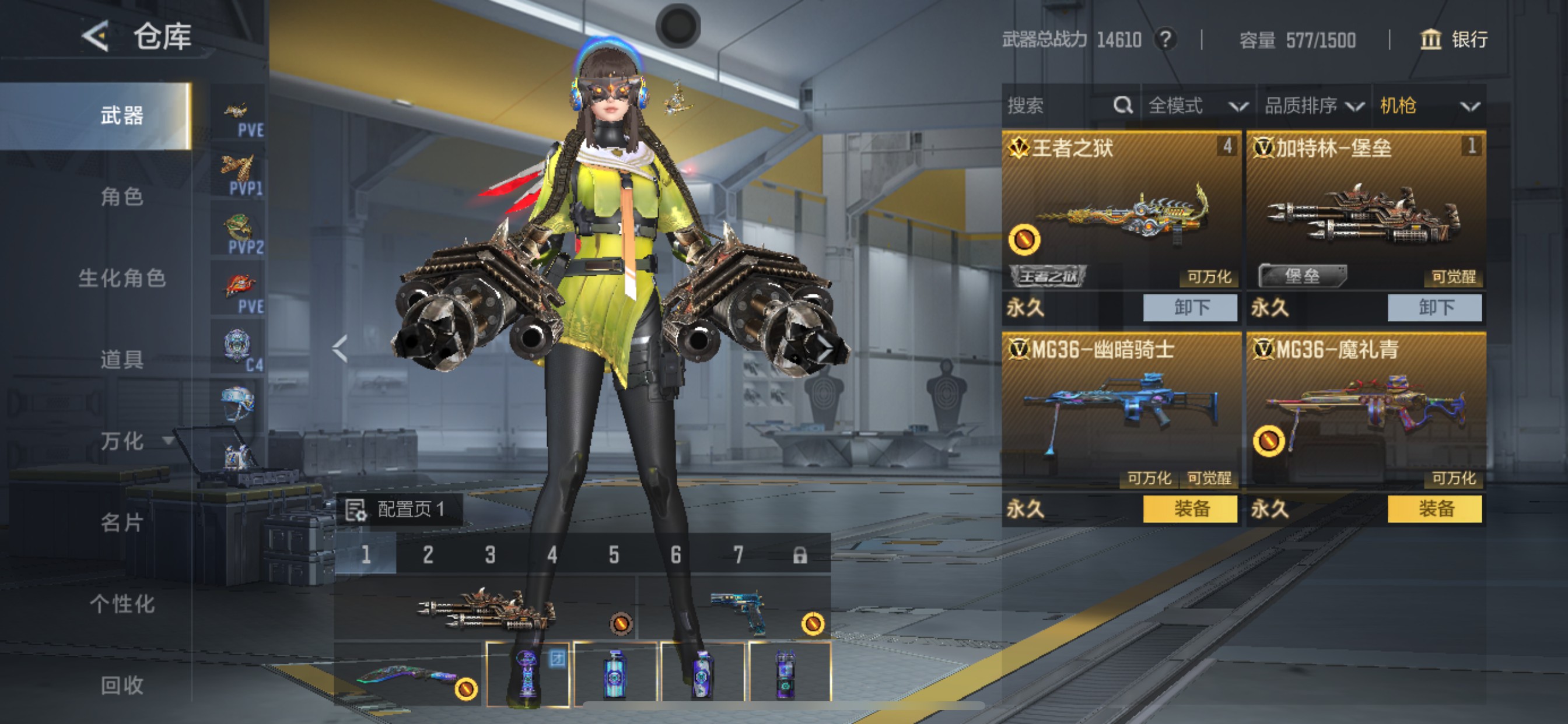Open the 名片 category
This screenshot has height=724, width=1568.
pyautogui.click(x=122, y=523)
